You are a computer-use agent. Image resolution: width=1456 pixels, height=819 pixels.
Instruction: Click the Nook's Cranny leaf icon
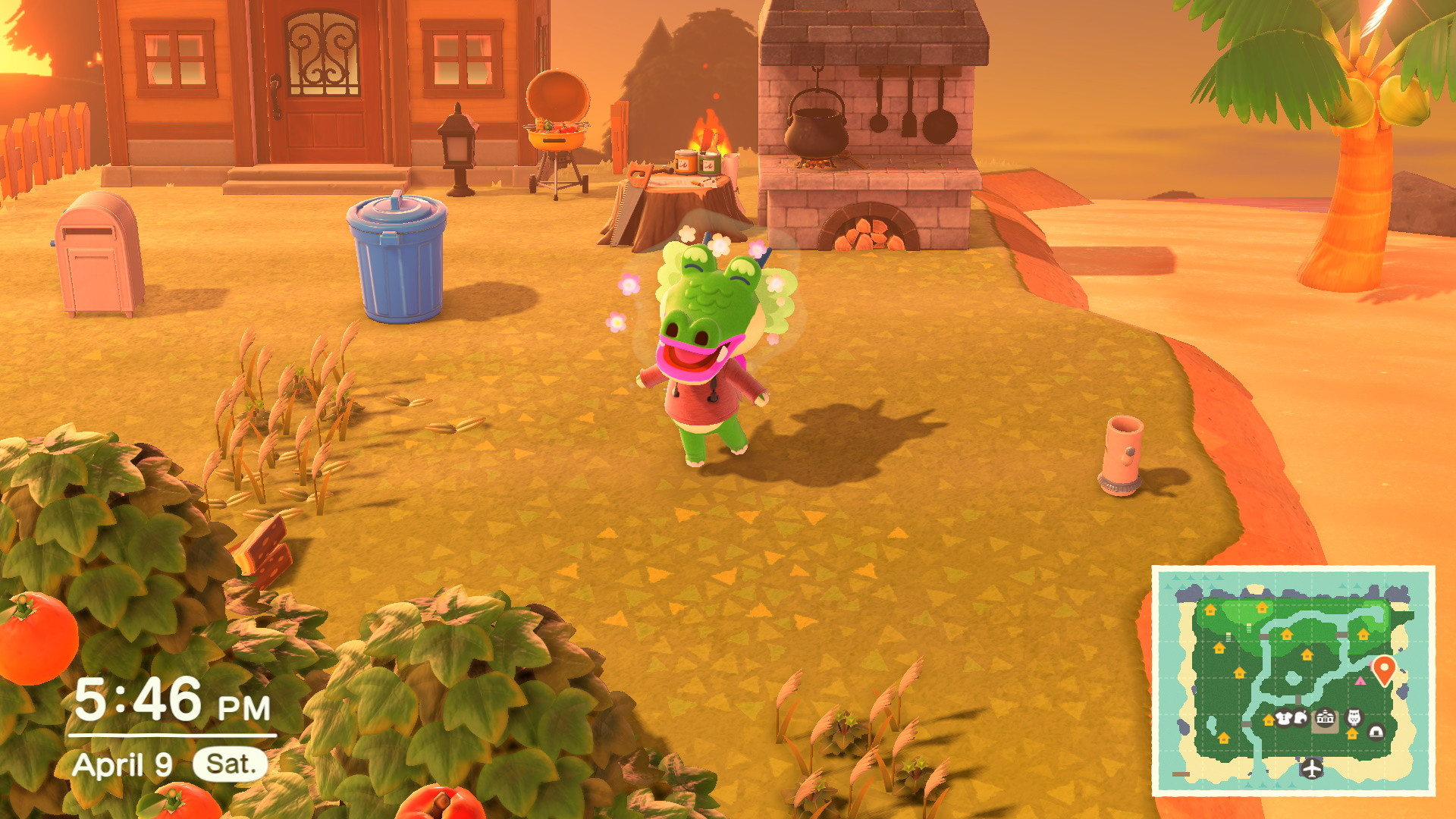[x=1301, y=717]
